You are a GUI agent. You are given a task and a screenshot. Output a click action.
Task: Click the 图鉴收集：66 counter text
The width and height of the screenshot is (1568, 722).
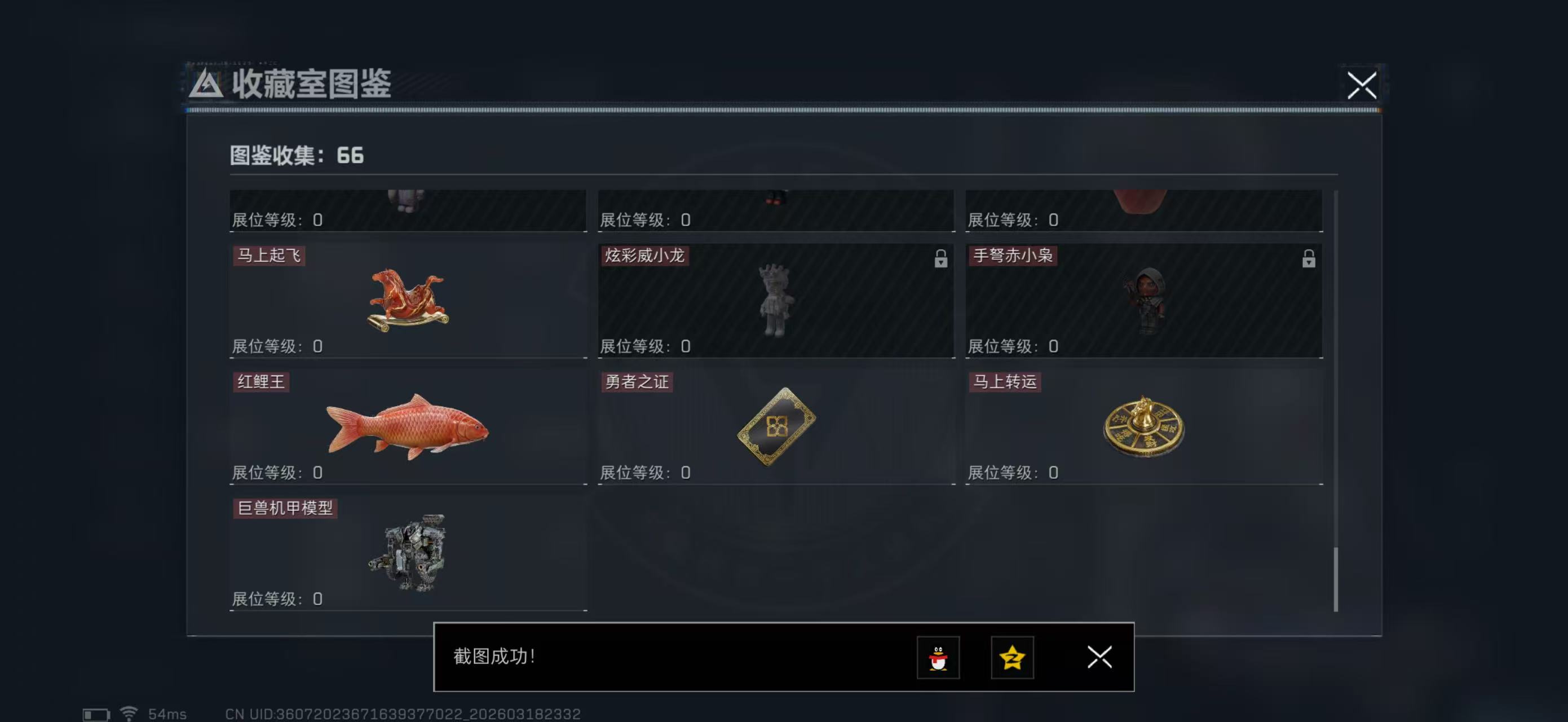295,156
